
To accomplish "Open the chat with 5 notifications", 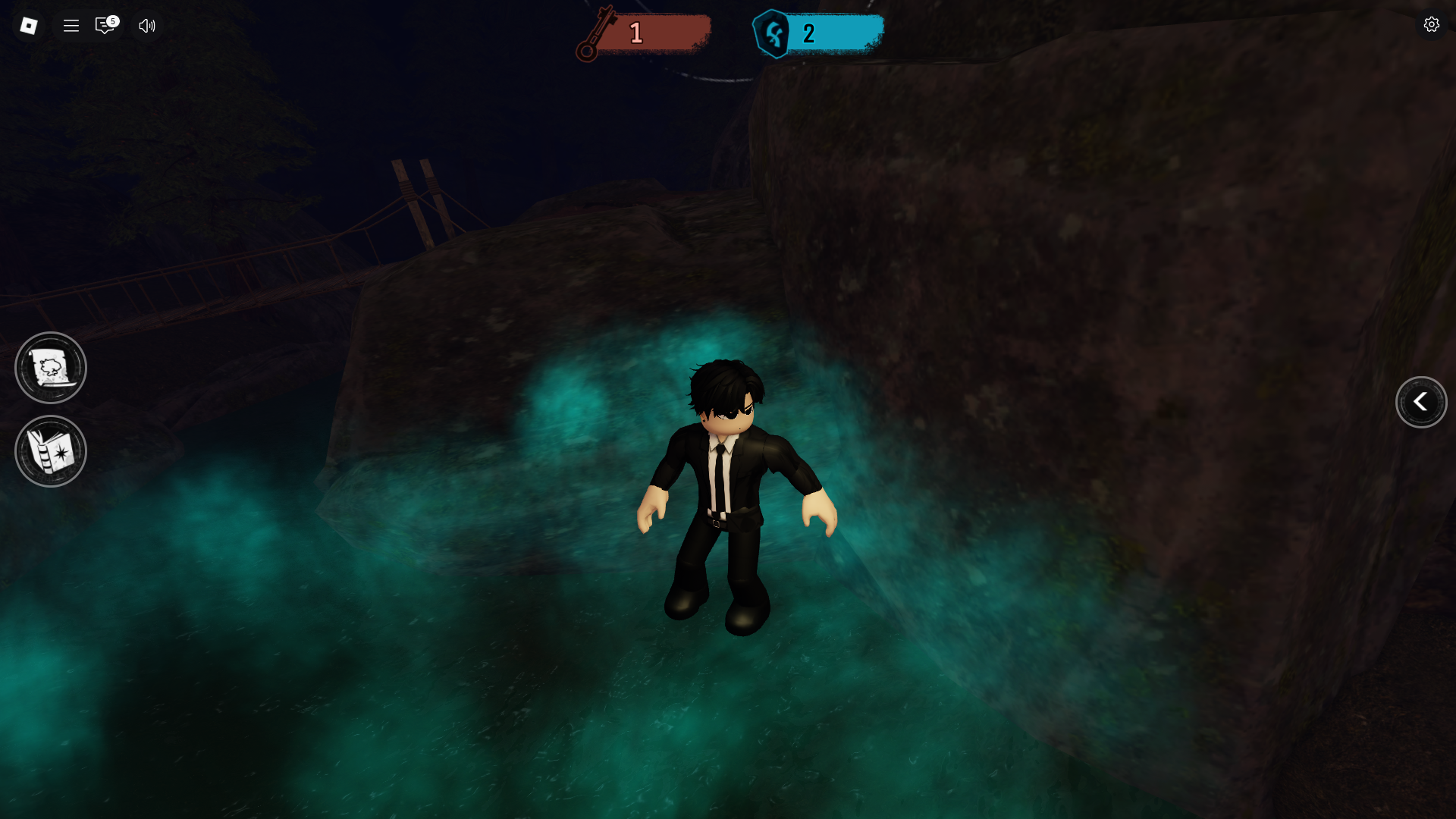I will point(105,26).
